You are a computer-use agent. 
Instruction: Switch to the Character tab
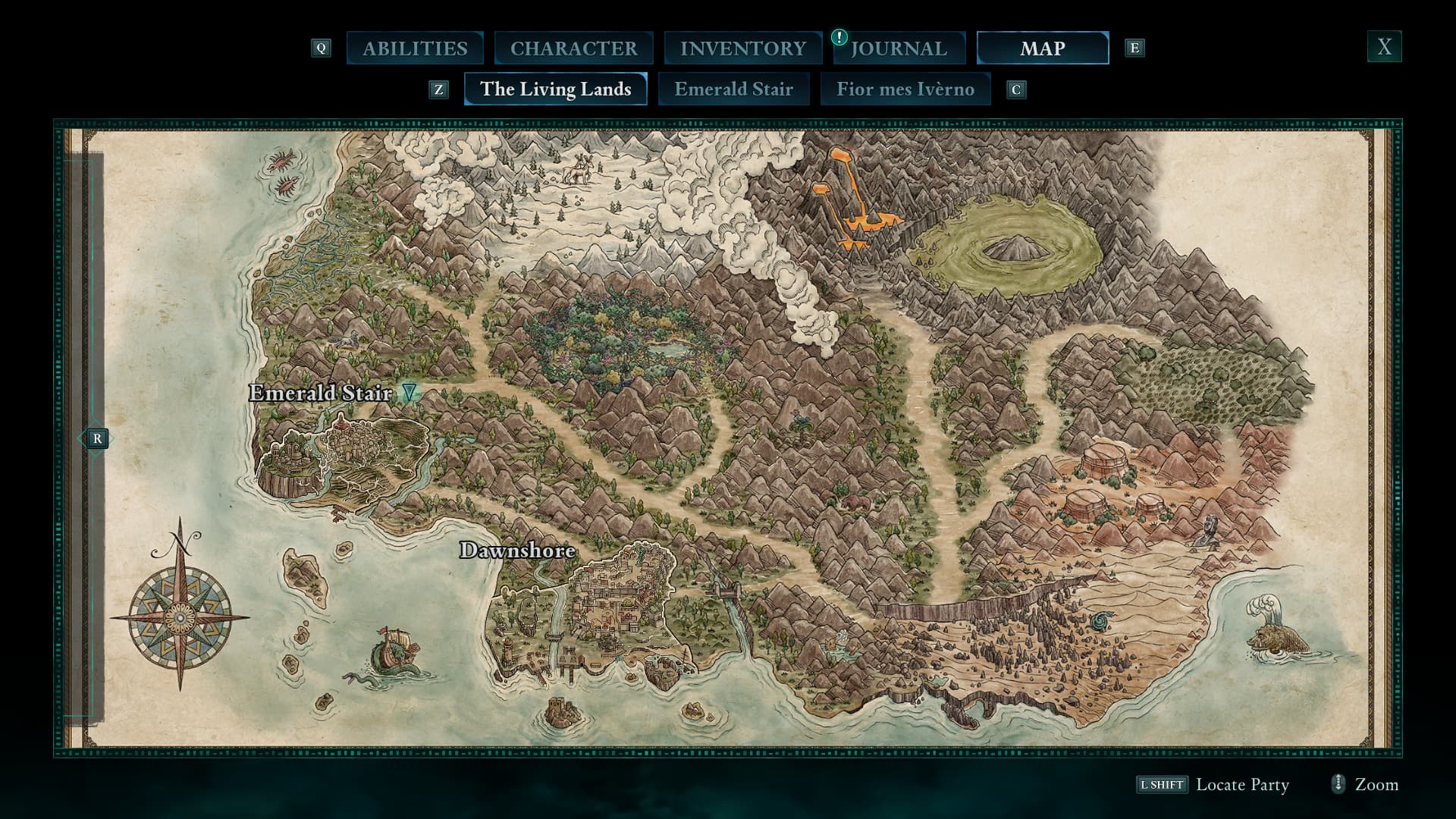573,49
